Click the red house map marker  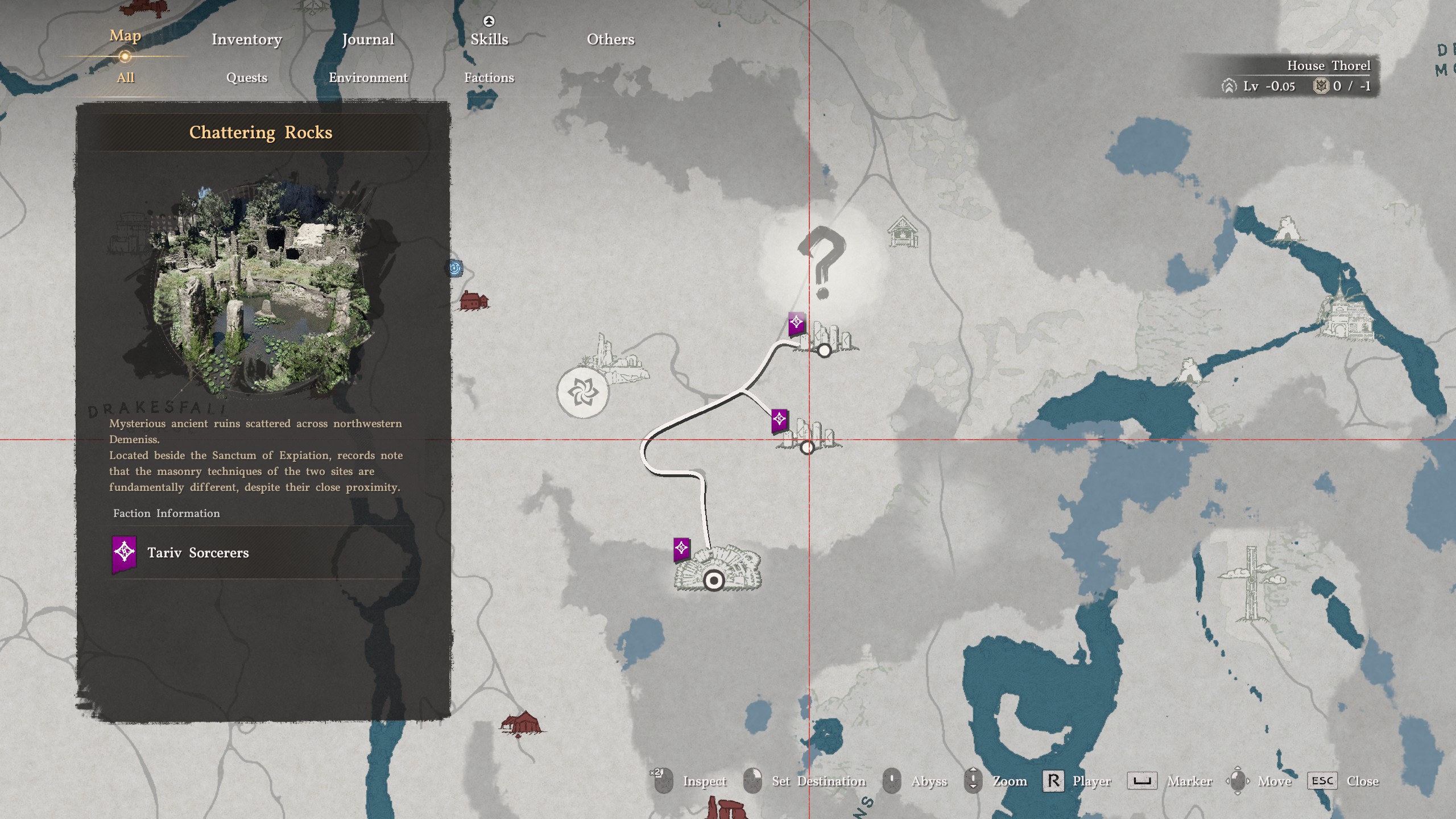(473, 300)
